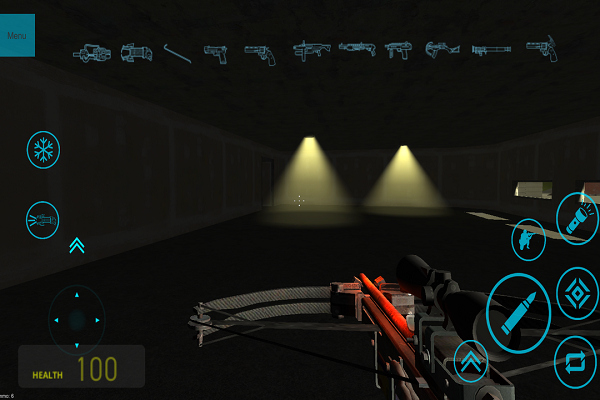The width and height of the screenshot is (600, 400).
Task: Switch to the crossbow weapon icon
Action: pos(440,48)
